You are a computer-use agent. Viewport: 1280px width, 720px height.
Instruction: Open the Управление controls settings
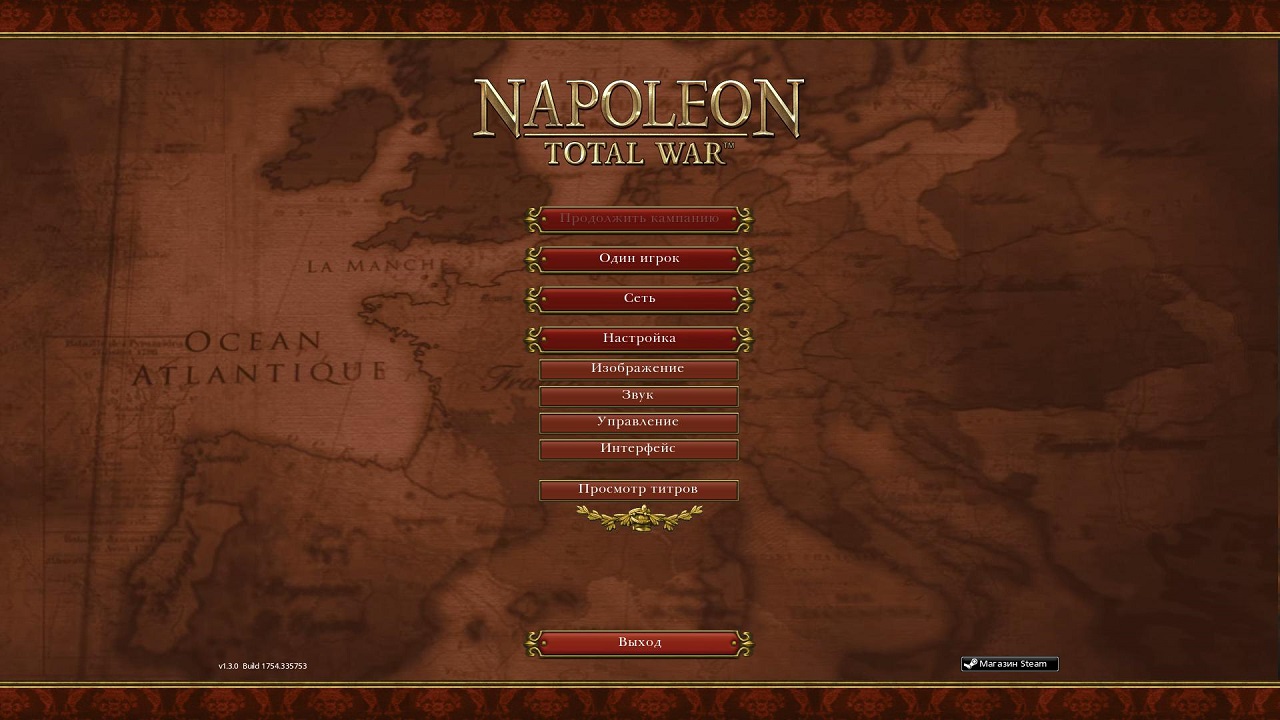click(638, 422)
